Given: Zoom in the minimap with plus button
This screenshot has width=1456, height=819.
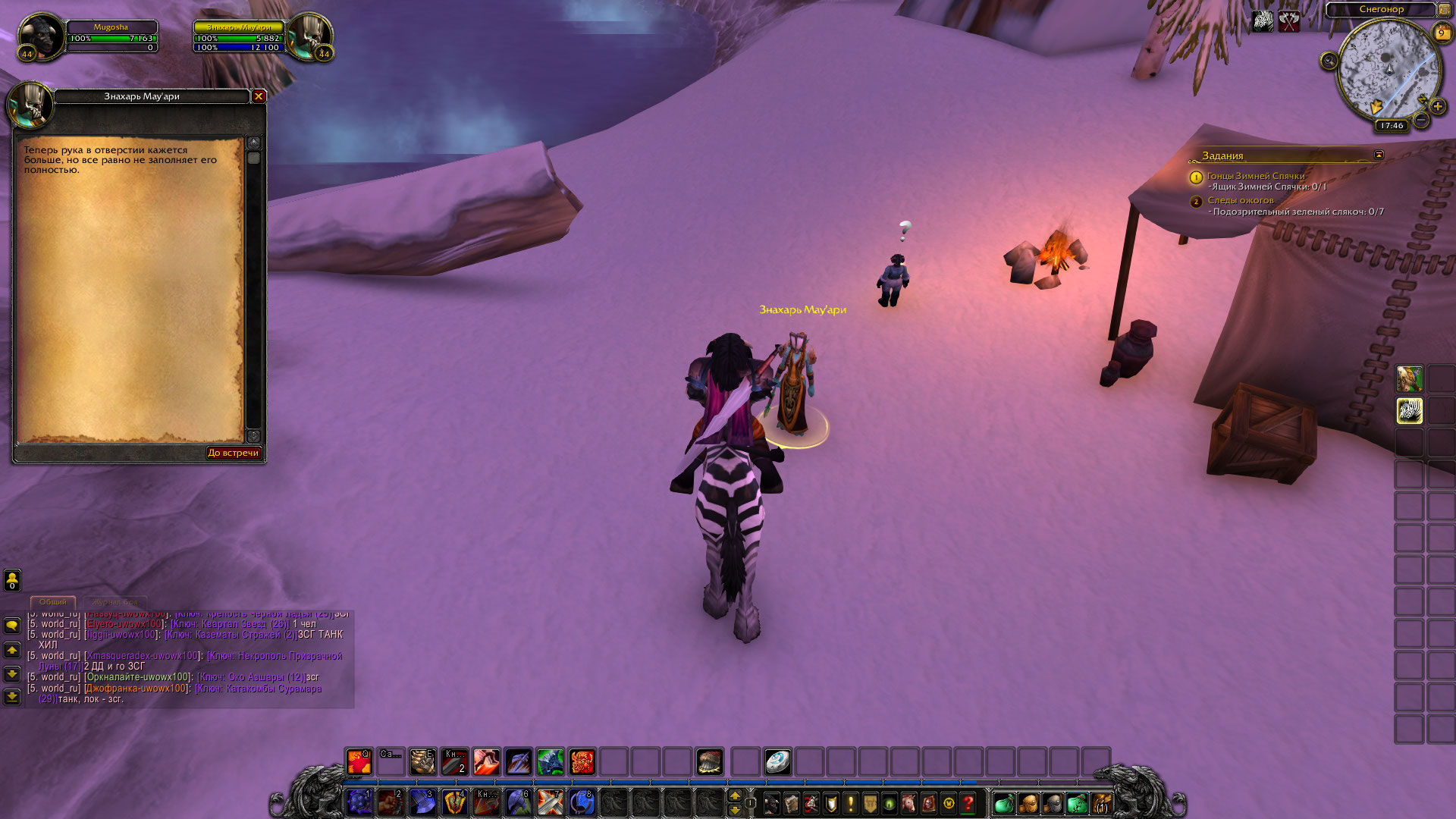Looking at the screenshot, I should coord(1437,107).
